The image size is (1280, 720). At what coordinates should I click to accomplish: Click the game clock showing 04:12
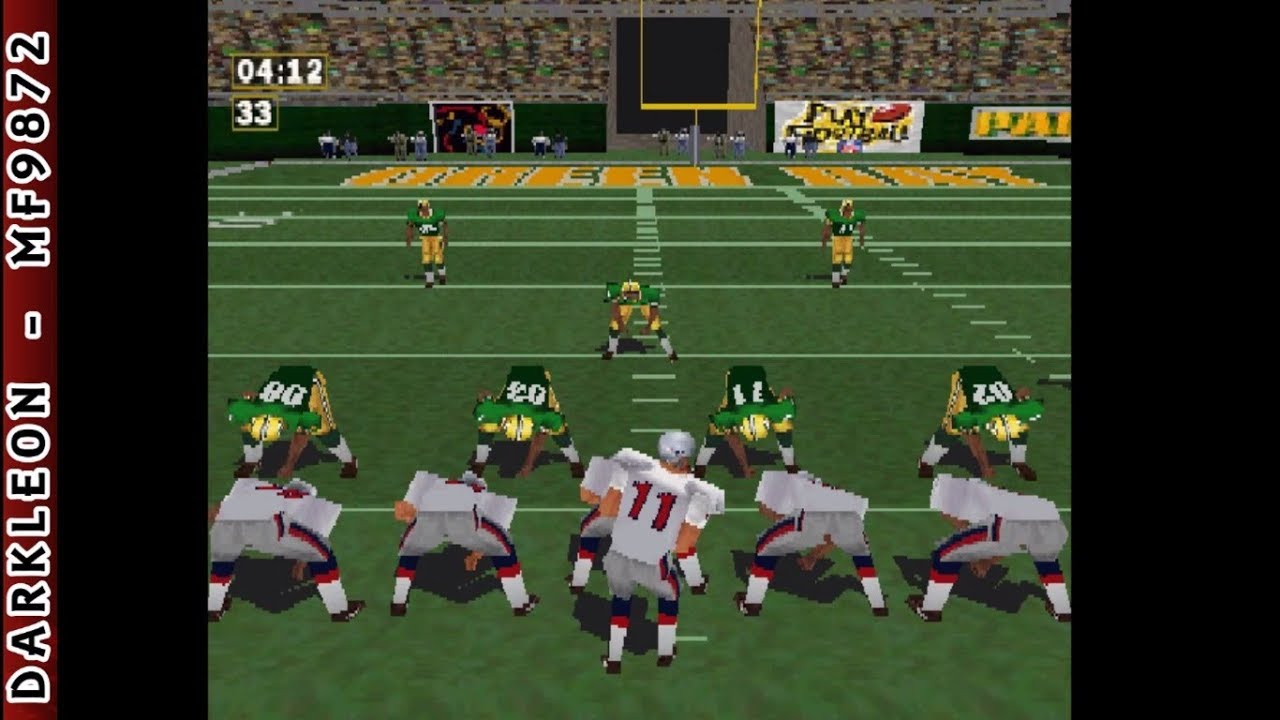coord(279,70)
